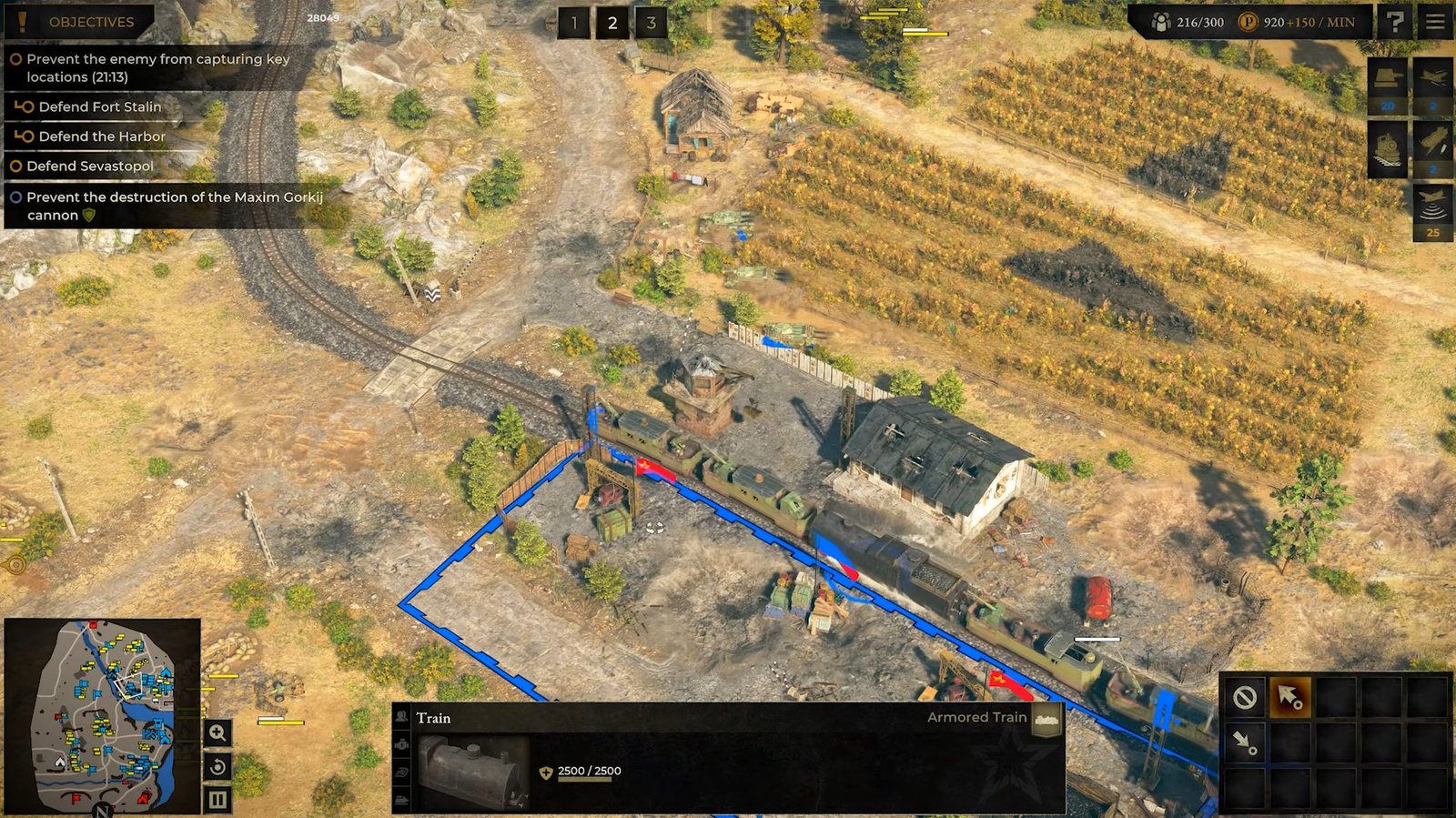Open the hamburger main menu
This screenshot has width=1456, height=818.
[x=1434, y=22]
